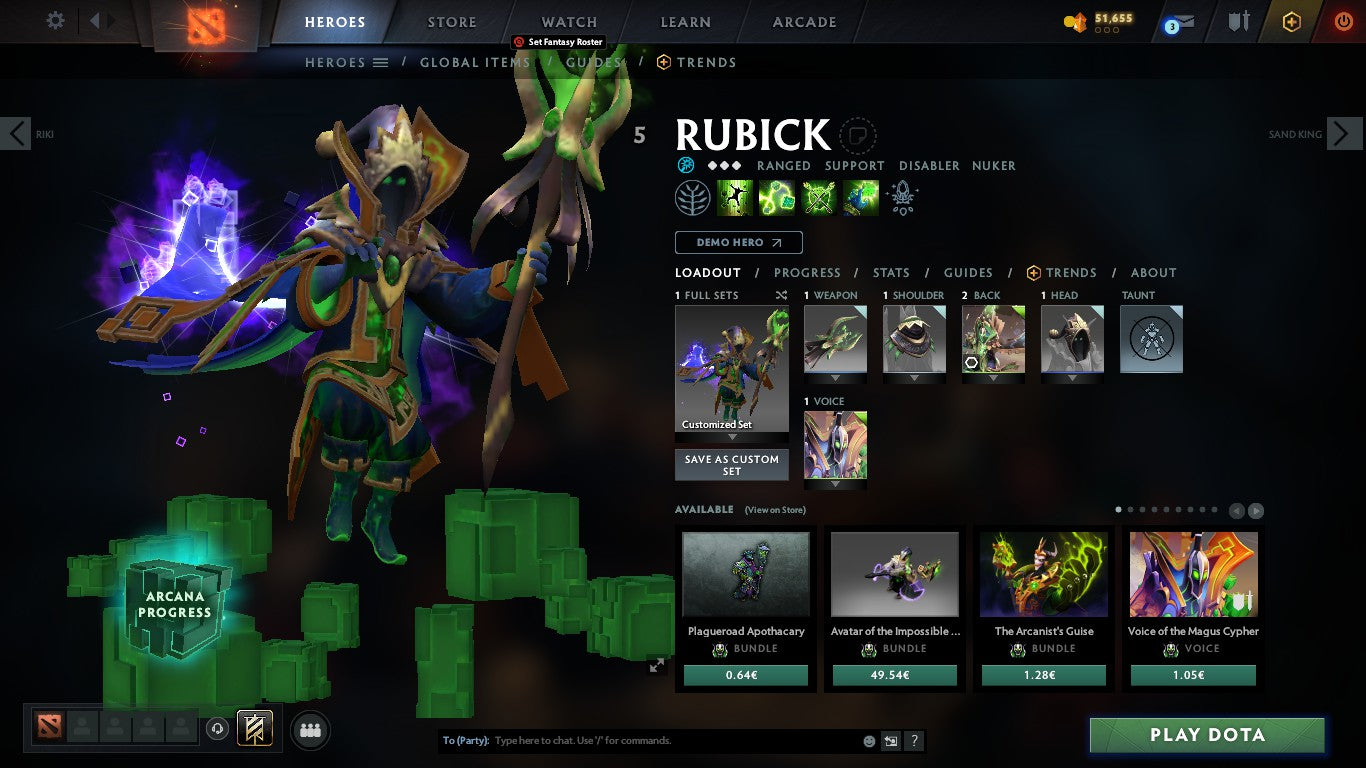
Task: Expand the Head item dropdown arrow
Action: tap(1072, 378)
